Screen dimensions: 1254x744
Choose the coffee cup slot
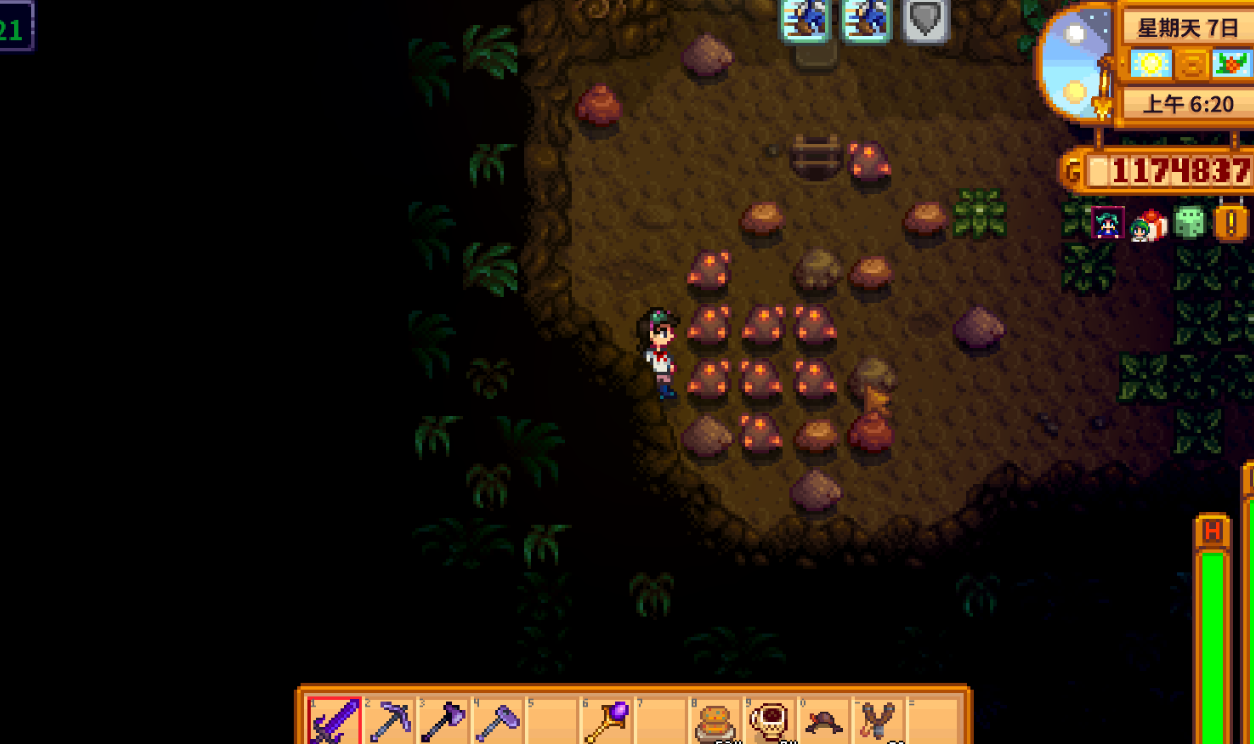point(768,720)
